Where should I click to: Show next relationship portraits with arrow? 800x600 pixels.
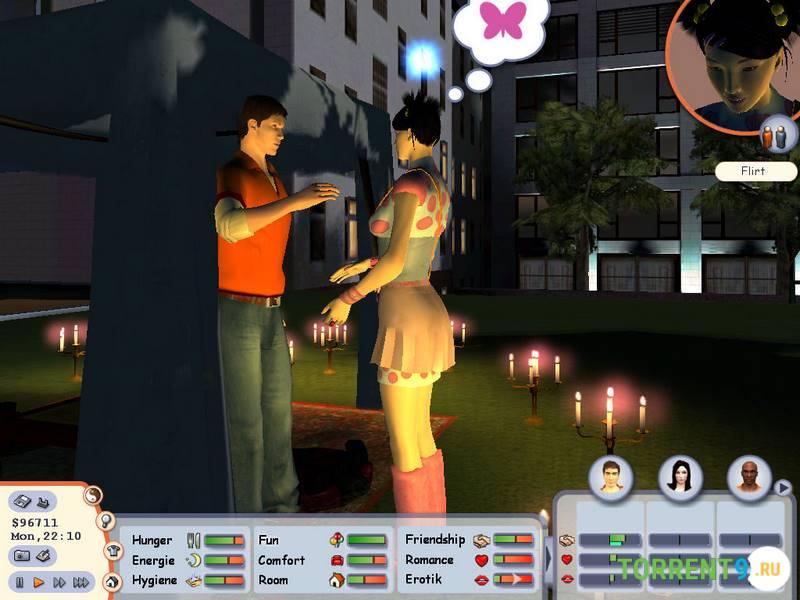click(x=784, y=488)
